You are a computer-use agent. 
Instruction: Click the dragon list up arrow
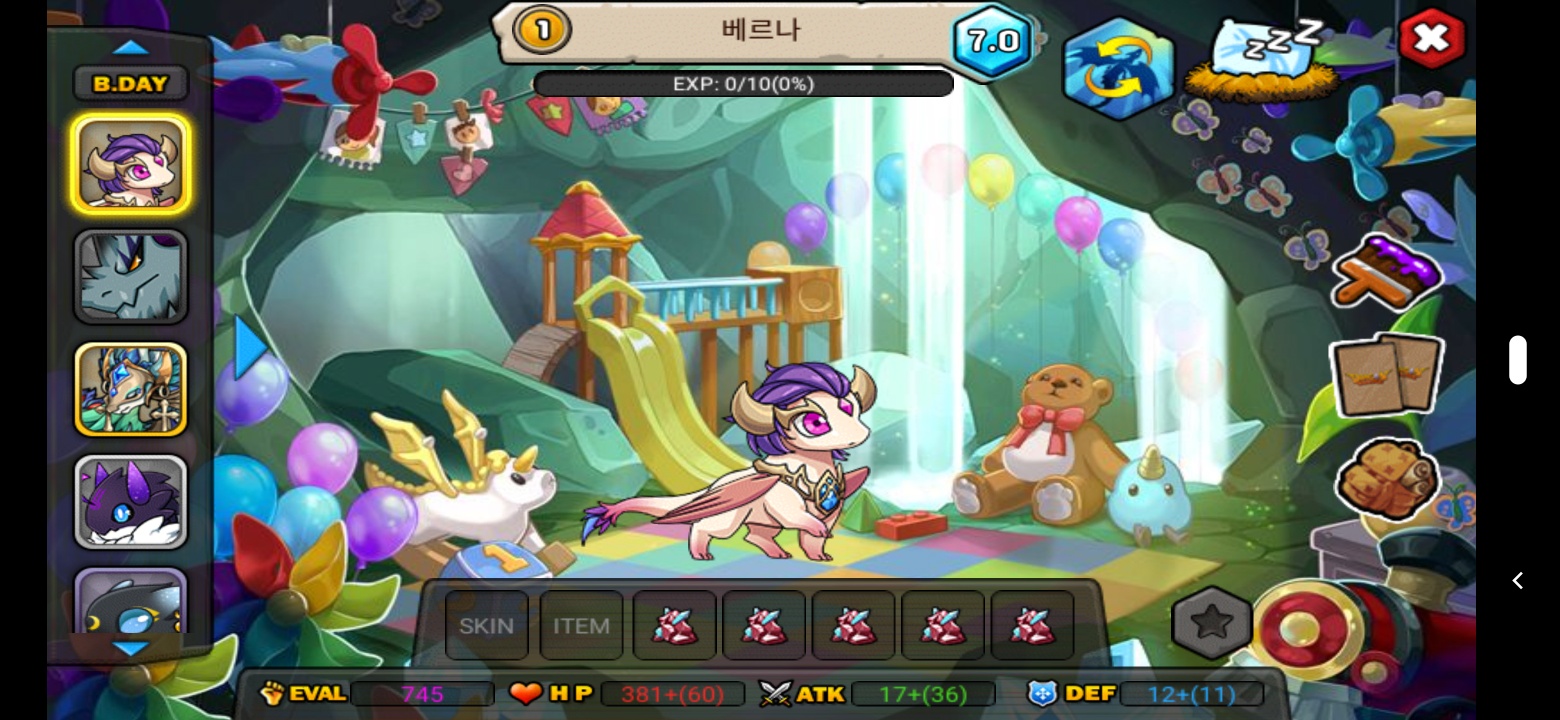tap(130, 47)
